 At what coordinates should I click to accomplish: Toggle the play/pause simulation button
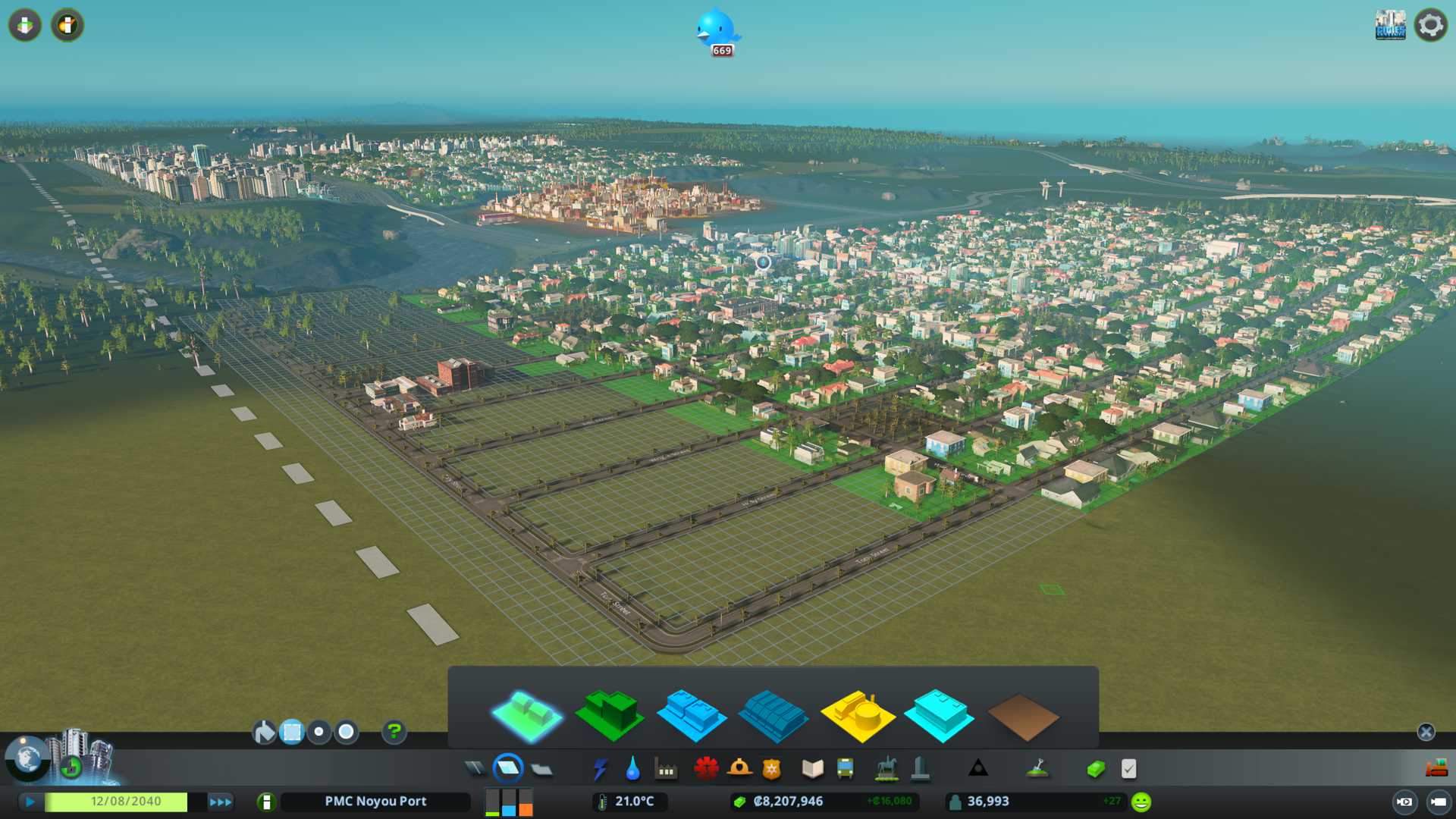[x=30, y=802]
